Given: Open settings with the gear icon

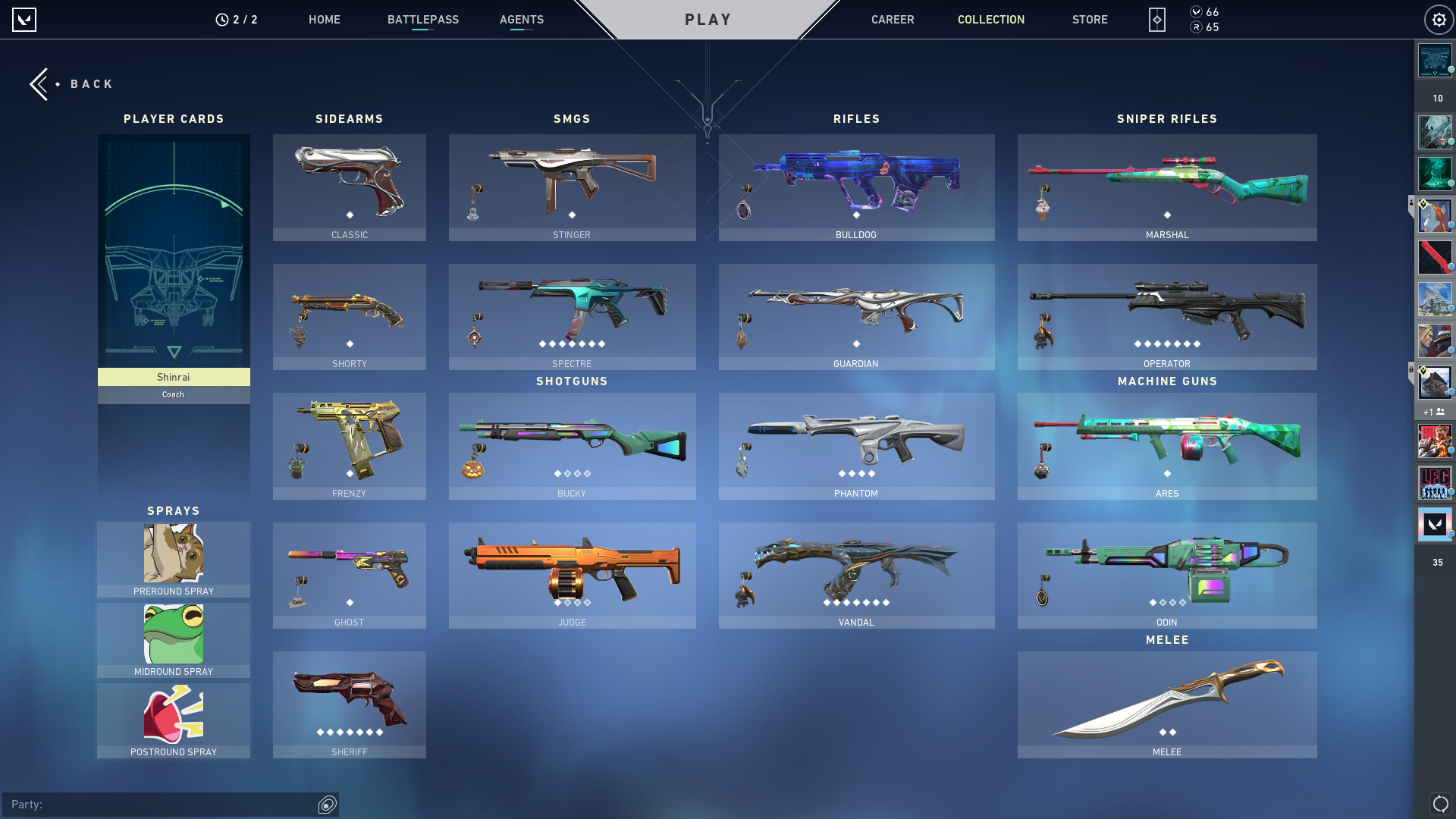Looking at the screenshot, I should [1439, 19].
